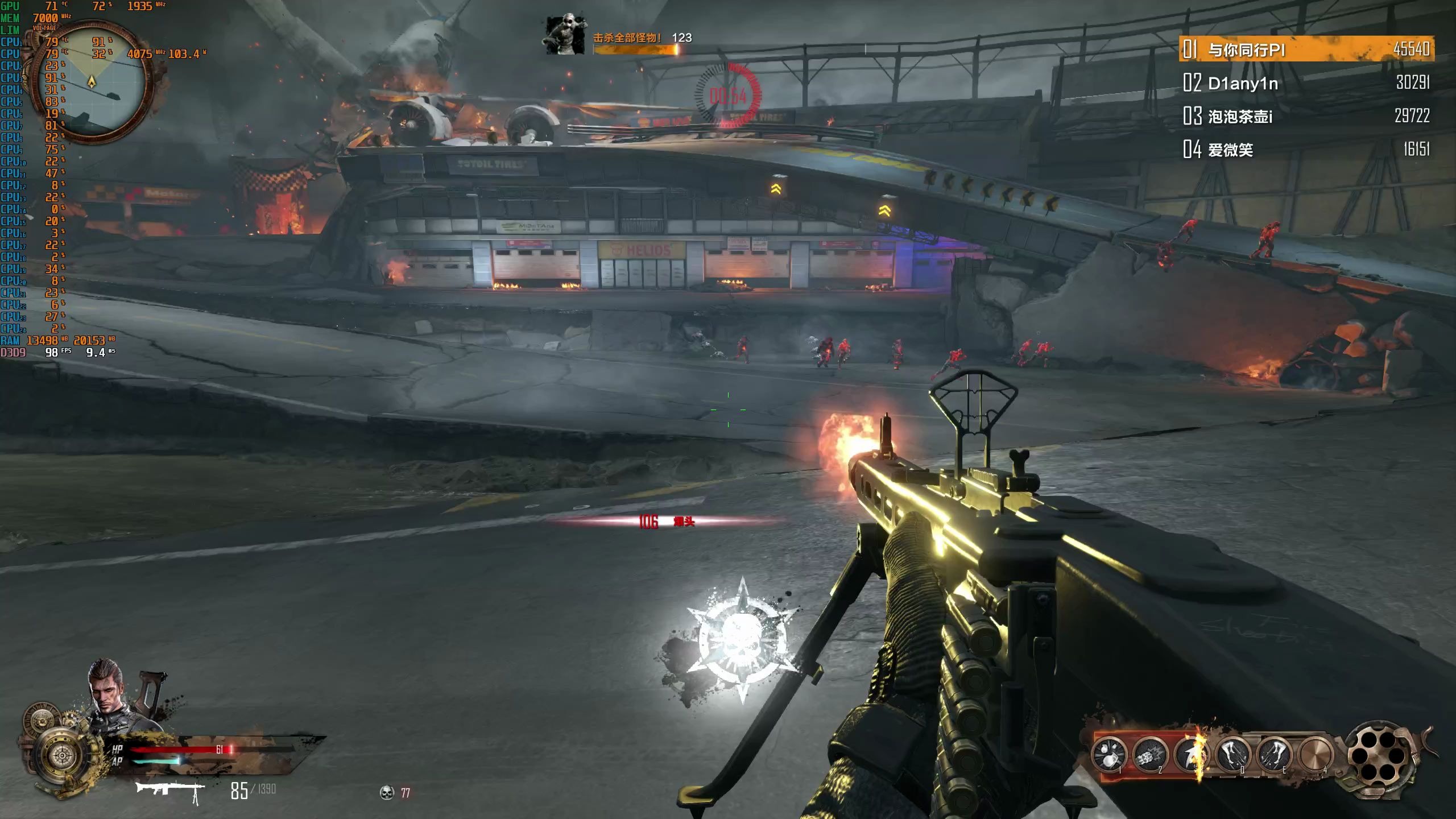
Task: Click the machine gun weapon icon
Action: (x=170, y=791)
